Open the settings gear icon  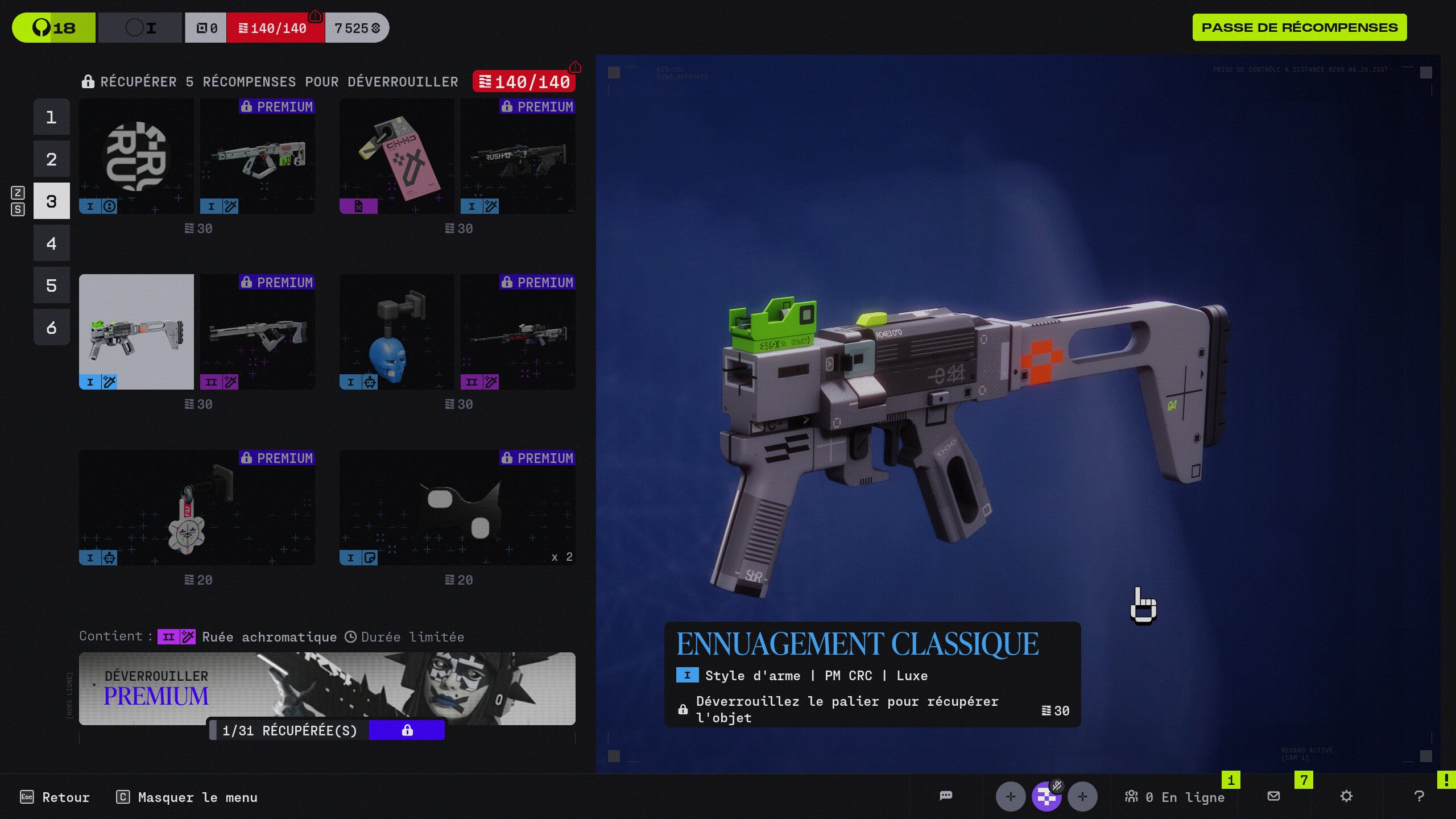[1346, 796]
